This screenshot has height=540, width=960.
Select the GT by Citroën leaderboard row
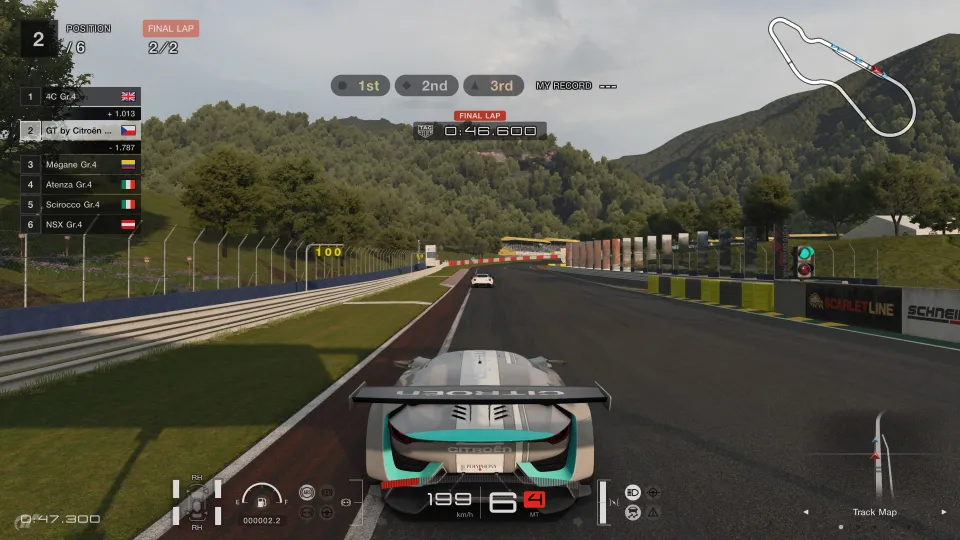click(80, 130)
